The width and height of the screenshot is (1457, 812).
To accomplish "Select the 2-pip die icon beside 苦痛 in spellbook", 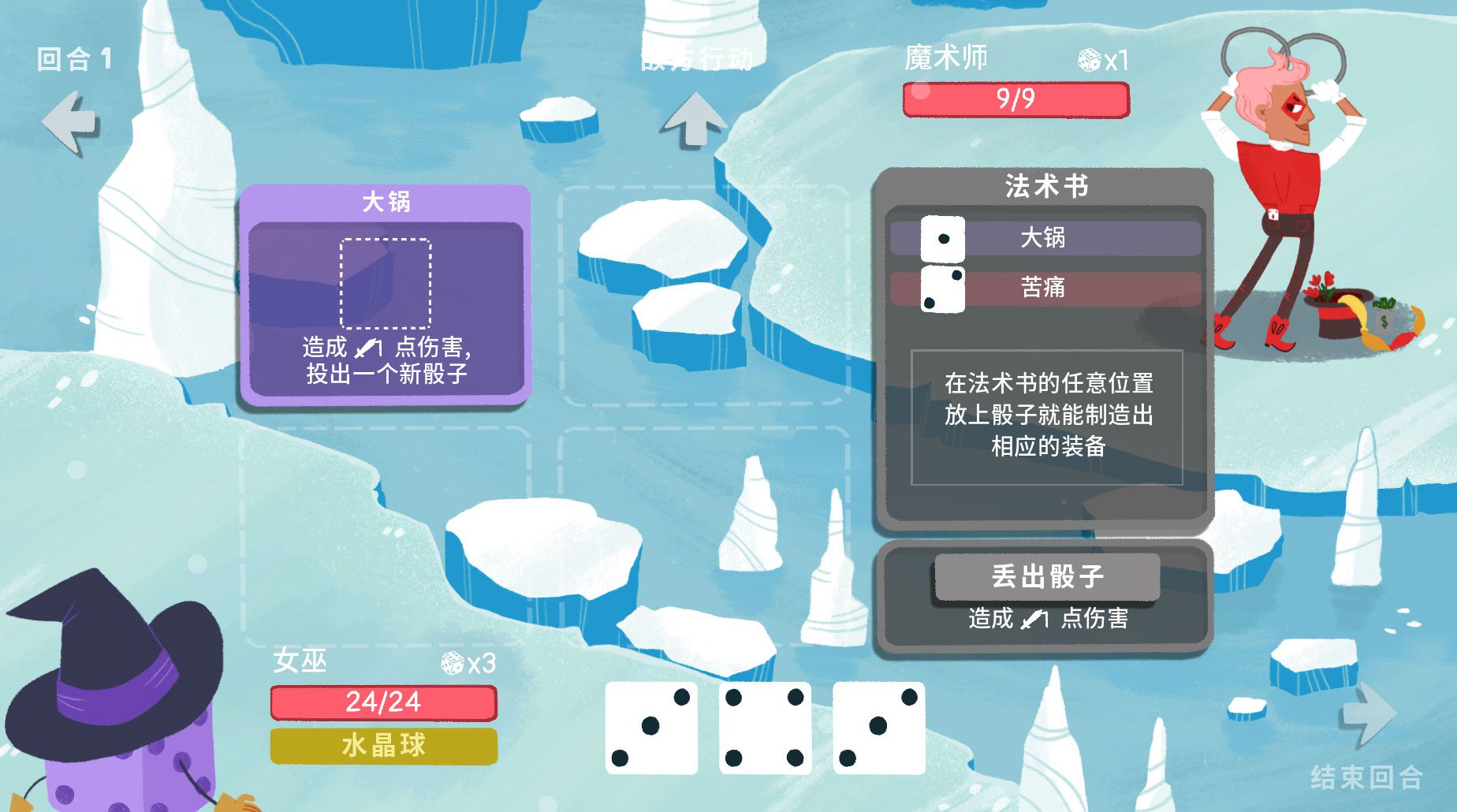I will click(943, 289).
